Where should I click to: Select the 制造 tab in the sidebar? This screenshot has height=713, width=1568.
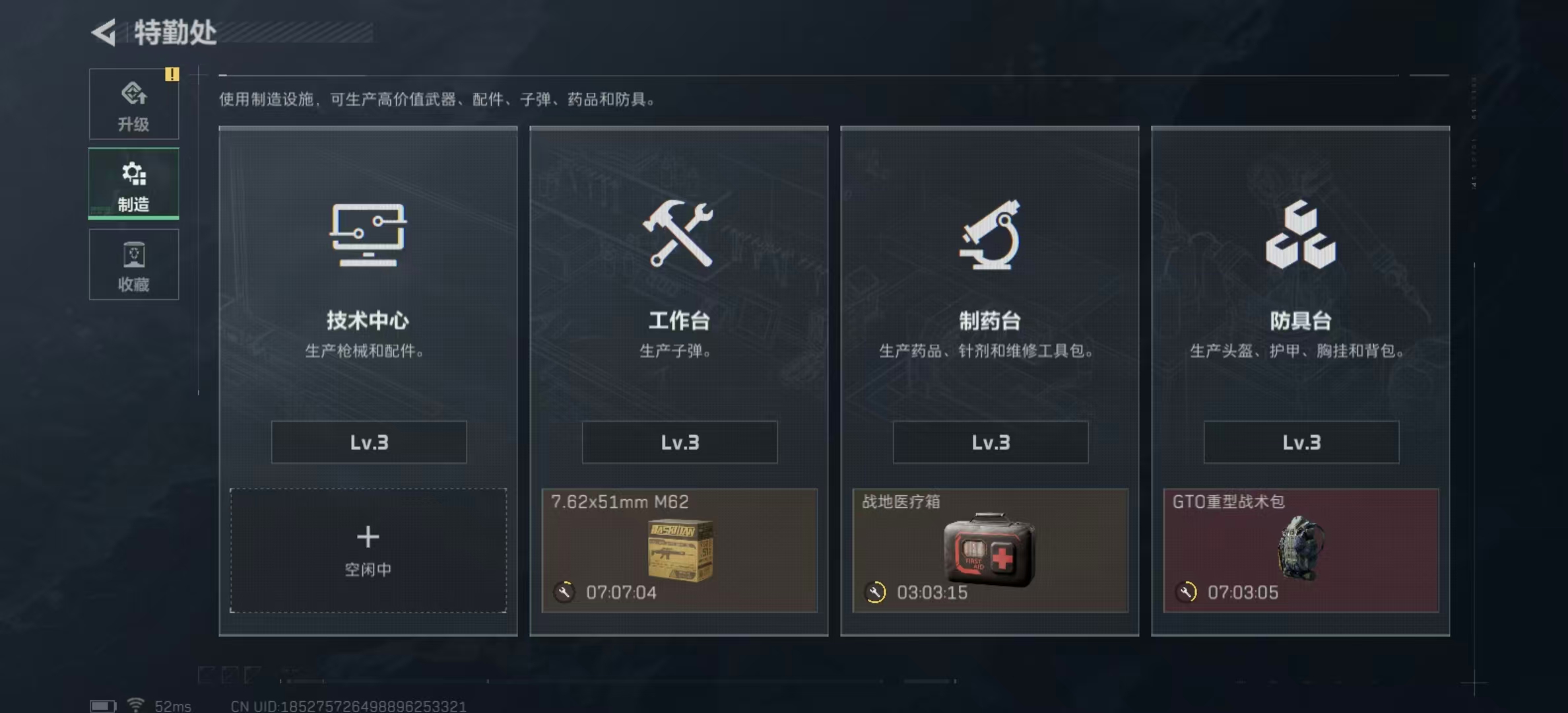point(134,185)
